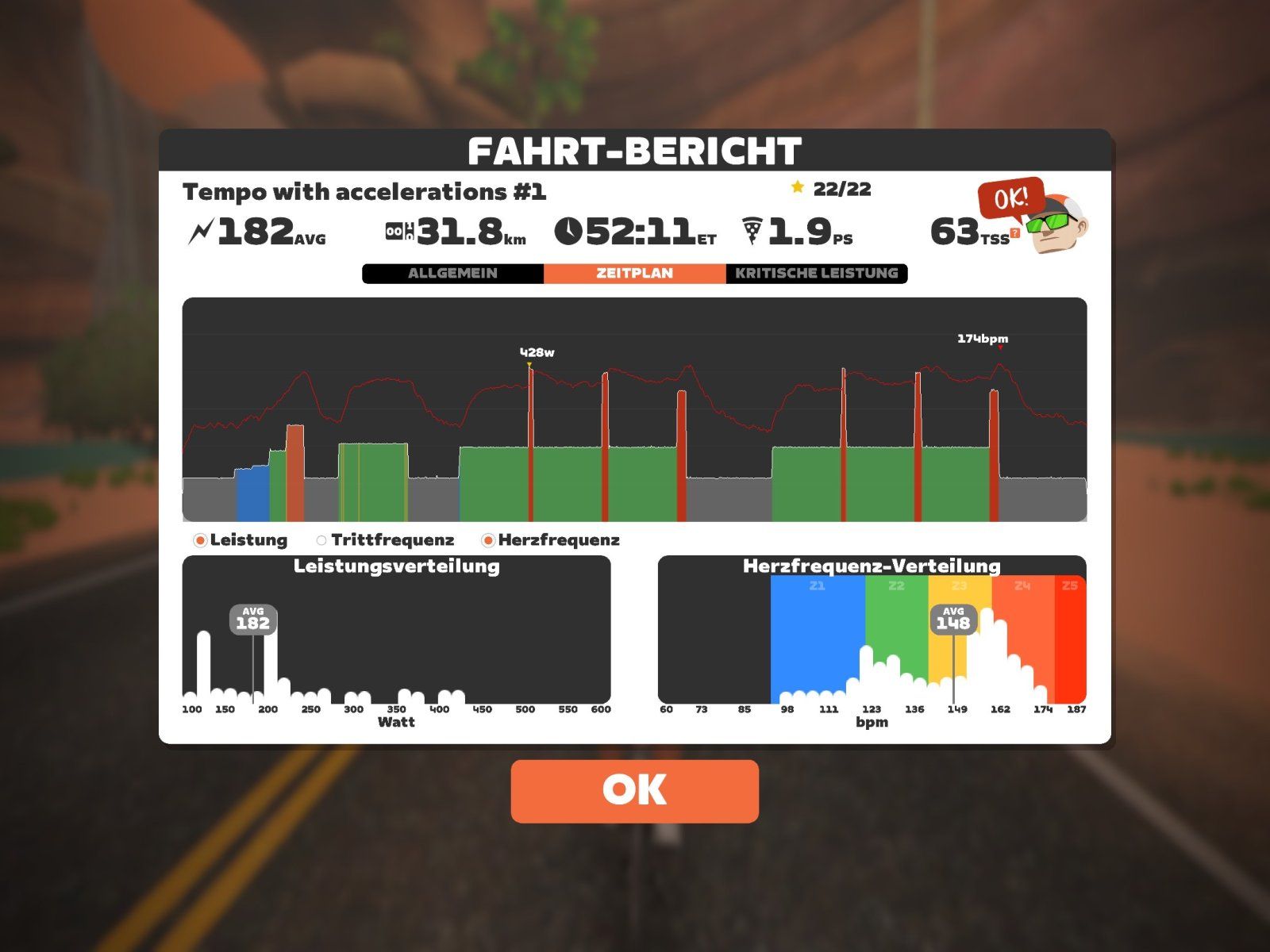Select the Zeitplan tab
1270x952 pixels.
[634, 273]
